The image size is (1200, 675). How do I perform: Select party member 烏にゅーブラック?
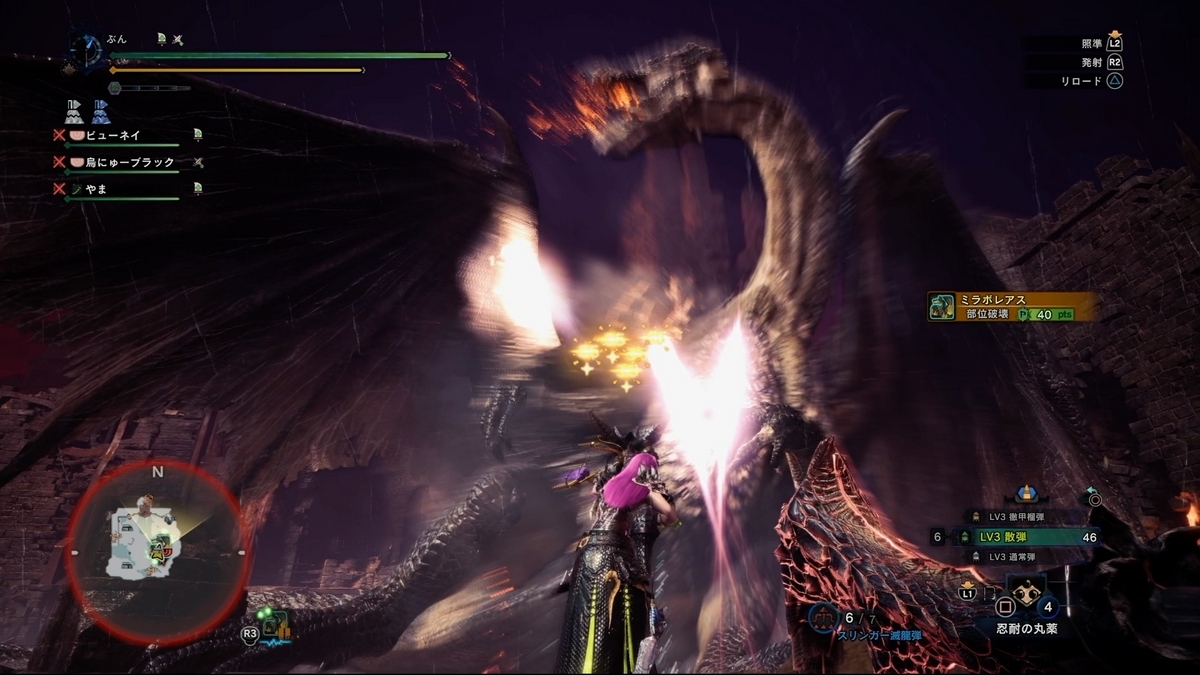(x=125, y=162)
